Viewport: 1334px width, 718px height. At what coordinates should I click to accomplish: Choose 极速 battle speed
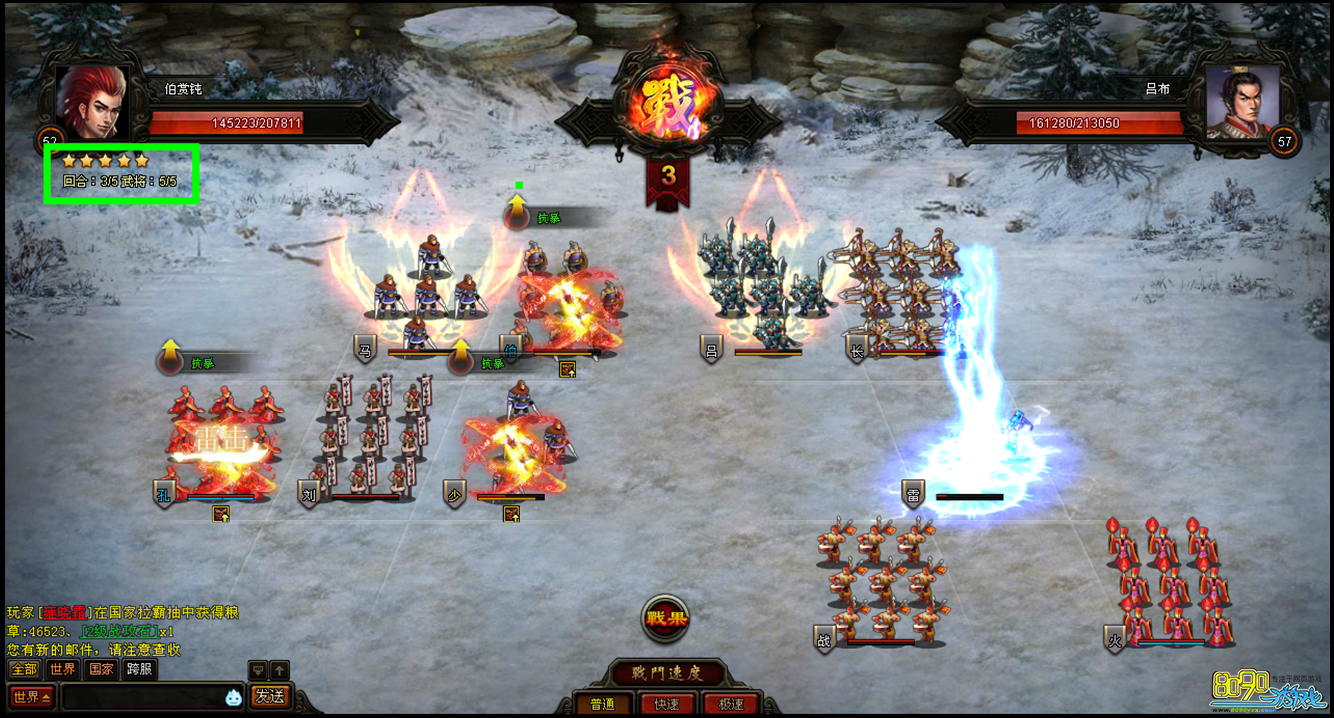coord(730,704)
